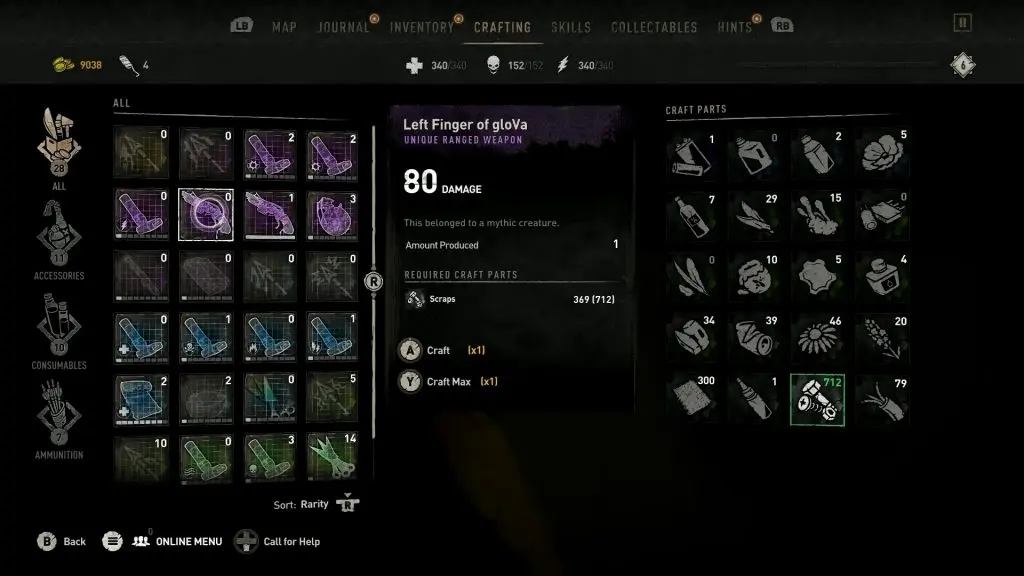Viewport: 1024px width, 576px height.
Task: Show the Hints tab
Action: pos(735,27)
